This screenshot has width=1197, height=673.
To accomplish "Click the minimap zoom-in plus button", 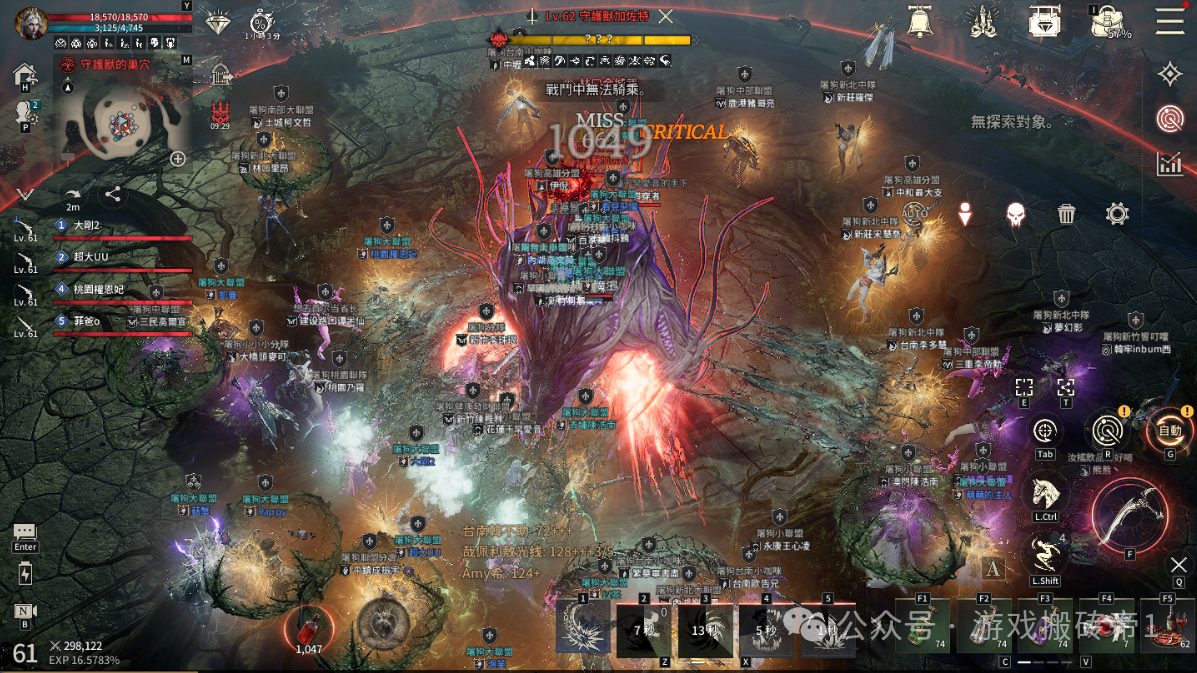I will tap(178, 158).
